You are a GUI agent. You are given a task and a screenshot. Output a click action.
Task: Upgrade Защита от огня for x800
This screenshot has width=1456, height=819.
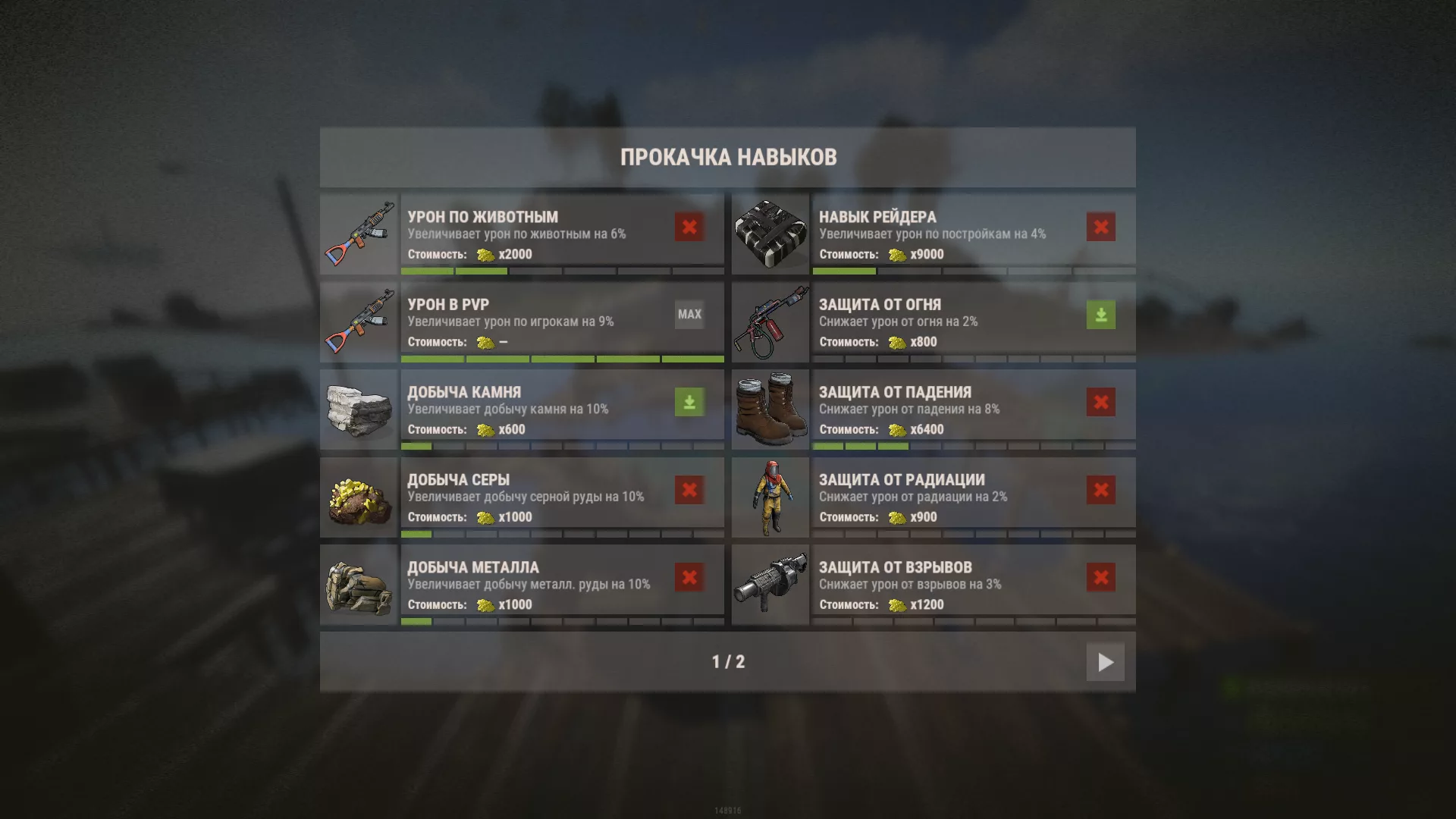click(x=1100, y=315)
